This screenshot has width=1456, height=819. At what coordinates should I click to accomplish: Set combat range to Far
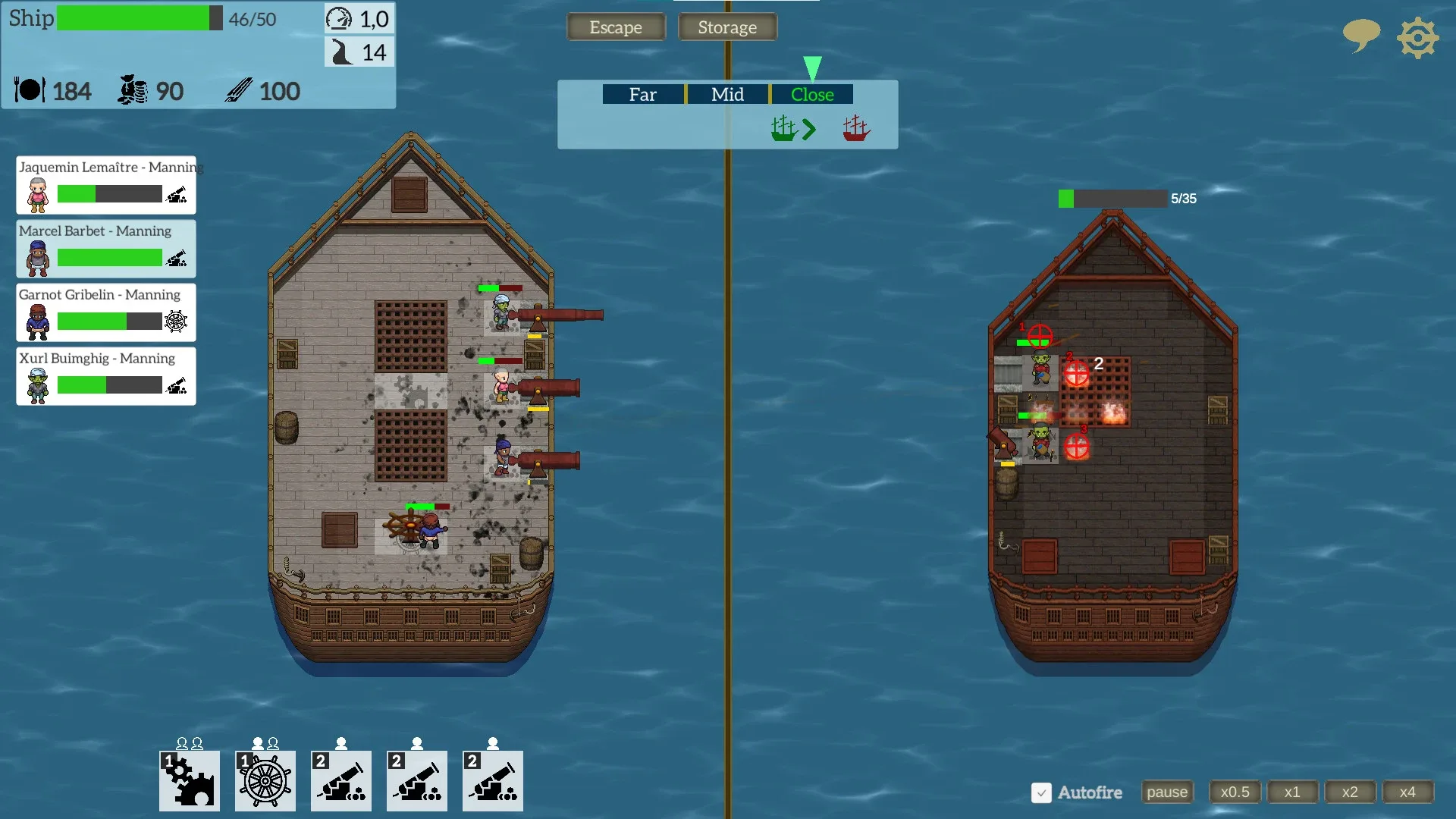tap(643, 94)
